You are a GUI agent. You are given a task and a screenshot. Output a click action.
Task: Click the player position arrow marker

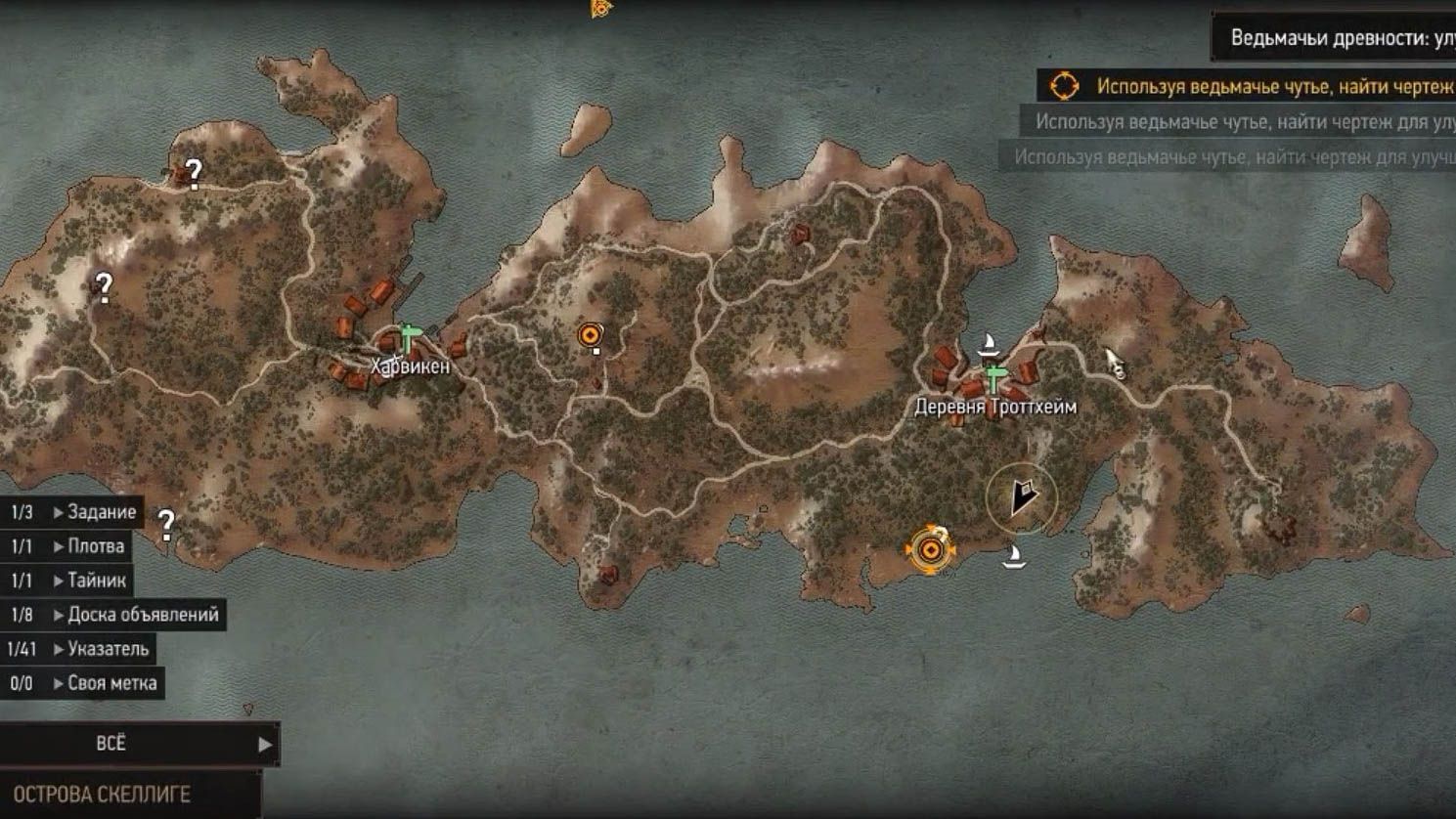(x=1022, y=498)
